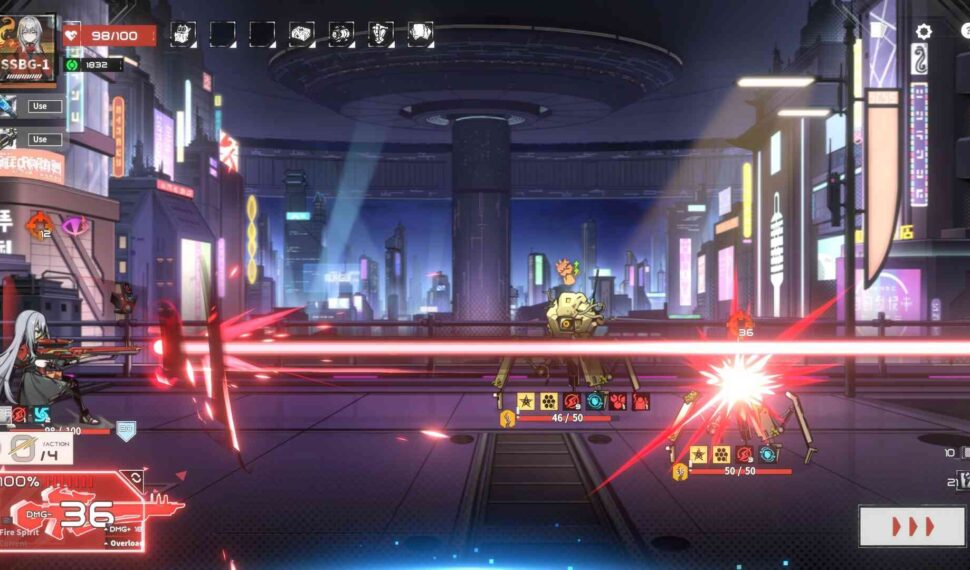End turn with the triple-arrow button
Viewport: 970px width, 570px height.
(x=912, y=526)
